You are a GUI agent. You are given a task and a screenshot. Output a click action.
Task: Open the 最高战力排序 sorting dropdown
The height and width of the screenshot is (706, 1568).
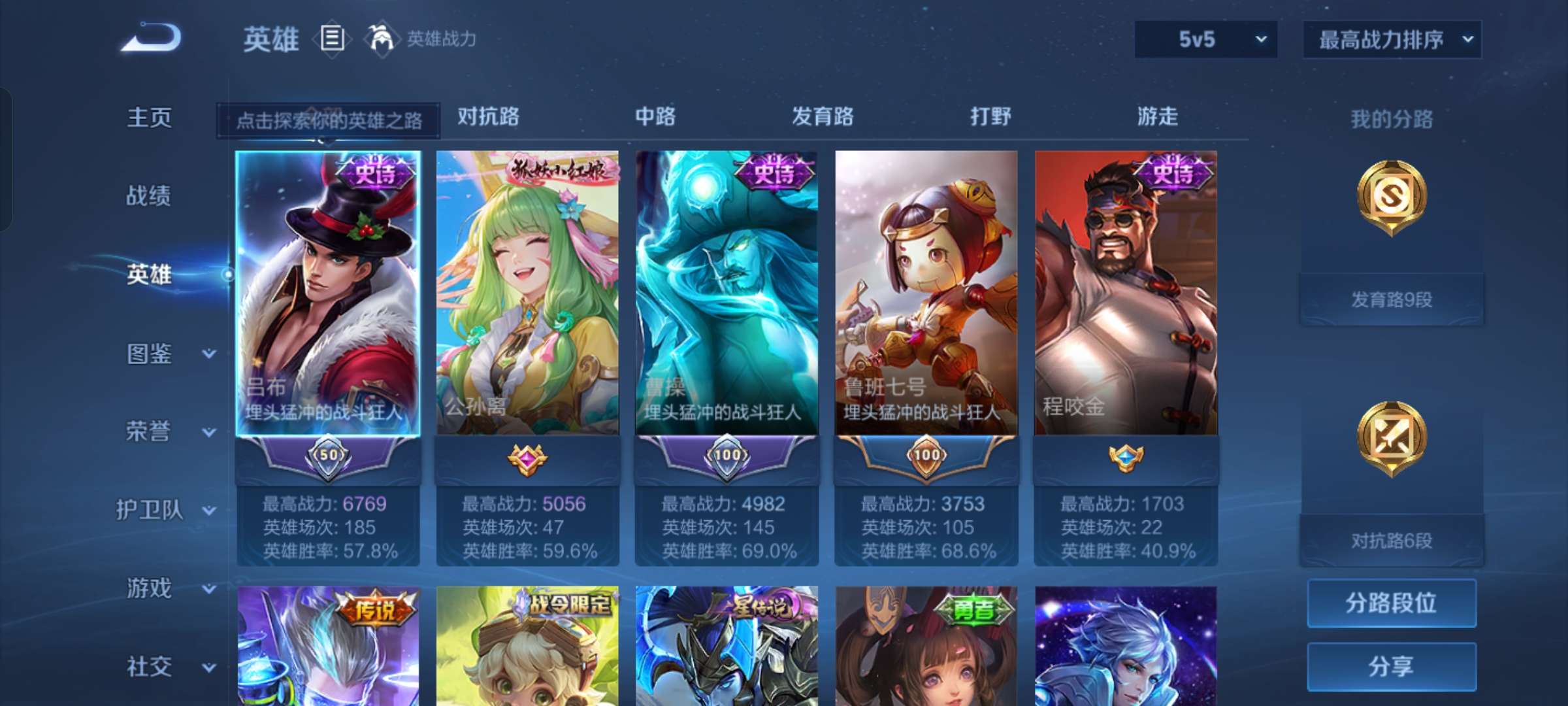coord(1392,39)
